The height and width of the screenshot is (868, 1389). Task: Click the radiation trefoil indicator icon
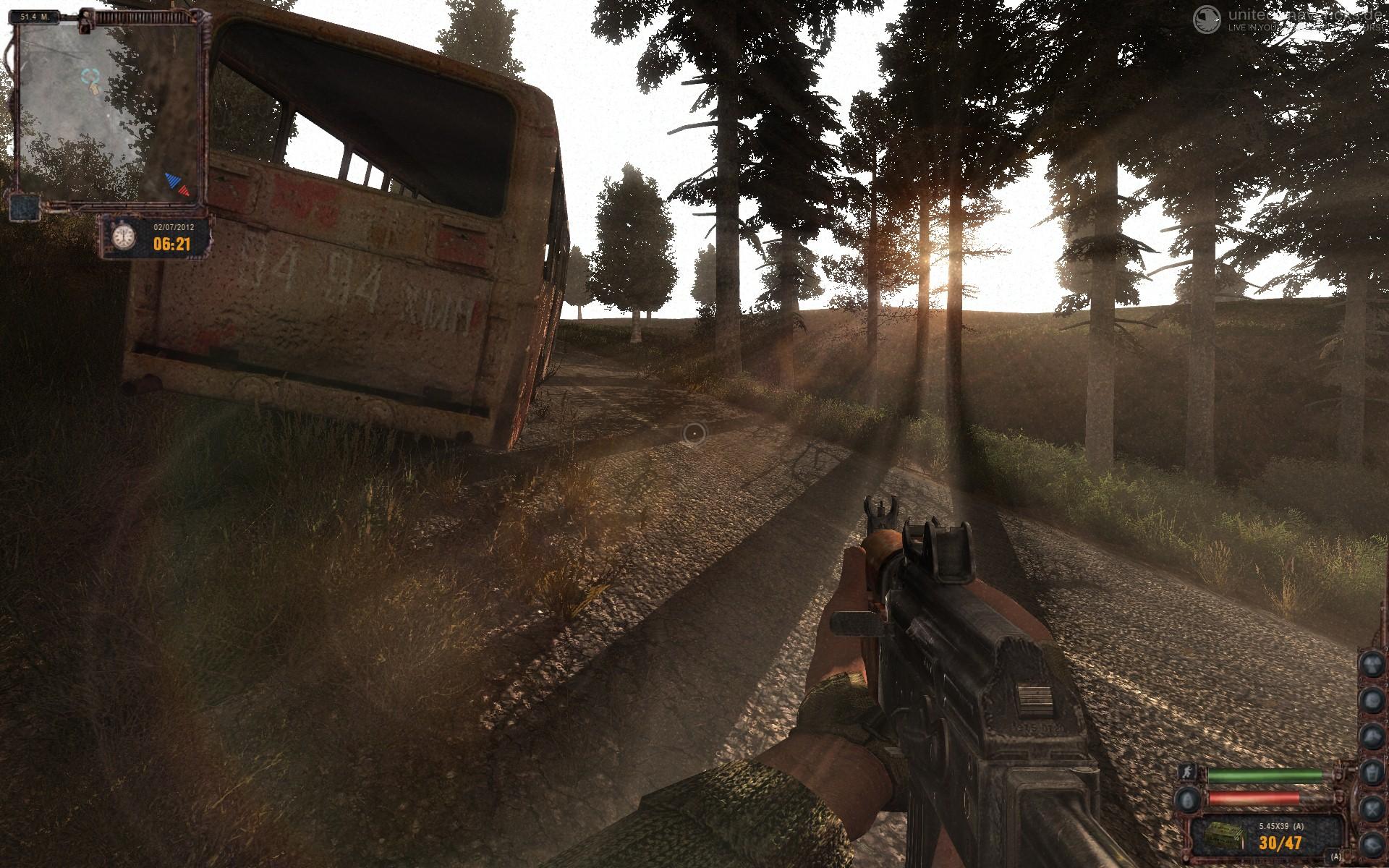(x=1372, y=664)
